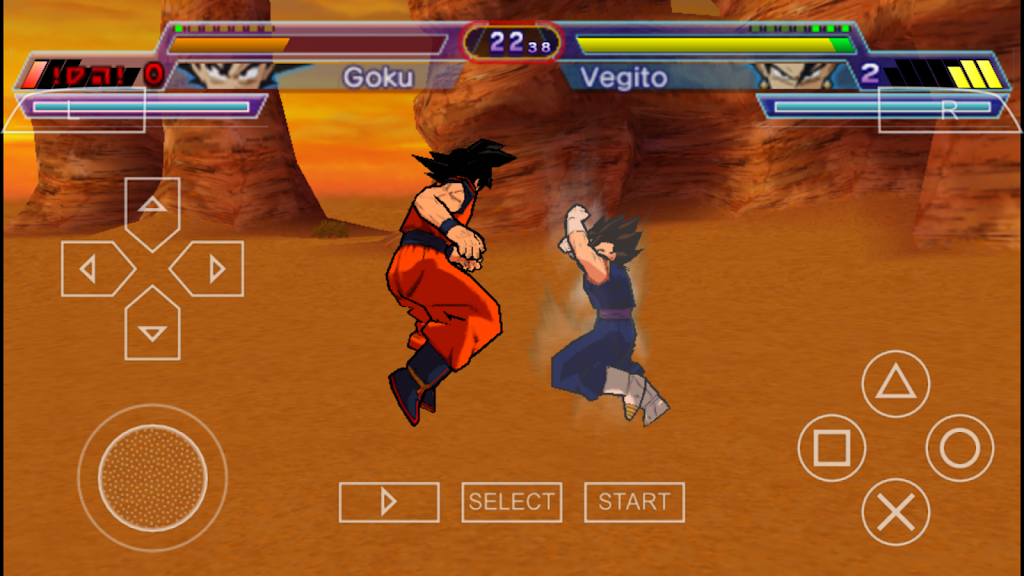The width and height of the screenshot is (1024, 576).
Task: Tap the triangle action button
Action: [895, 384]
